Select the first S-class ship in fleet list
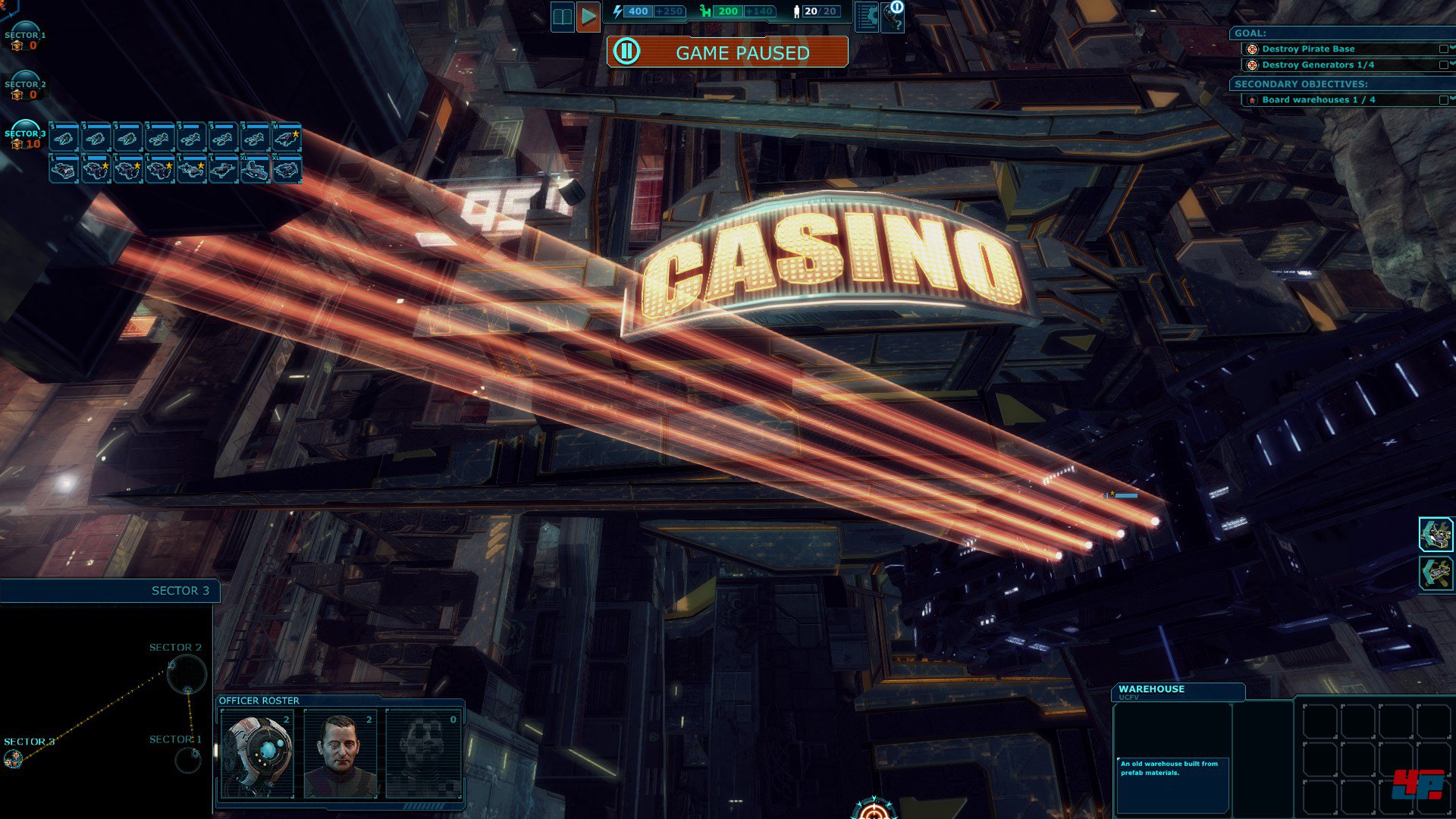 coord(64,138)
